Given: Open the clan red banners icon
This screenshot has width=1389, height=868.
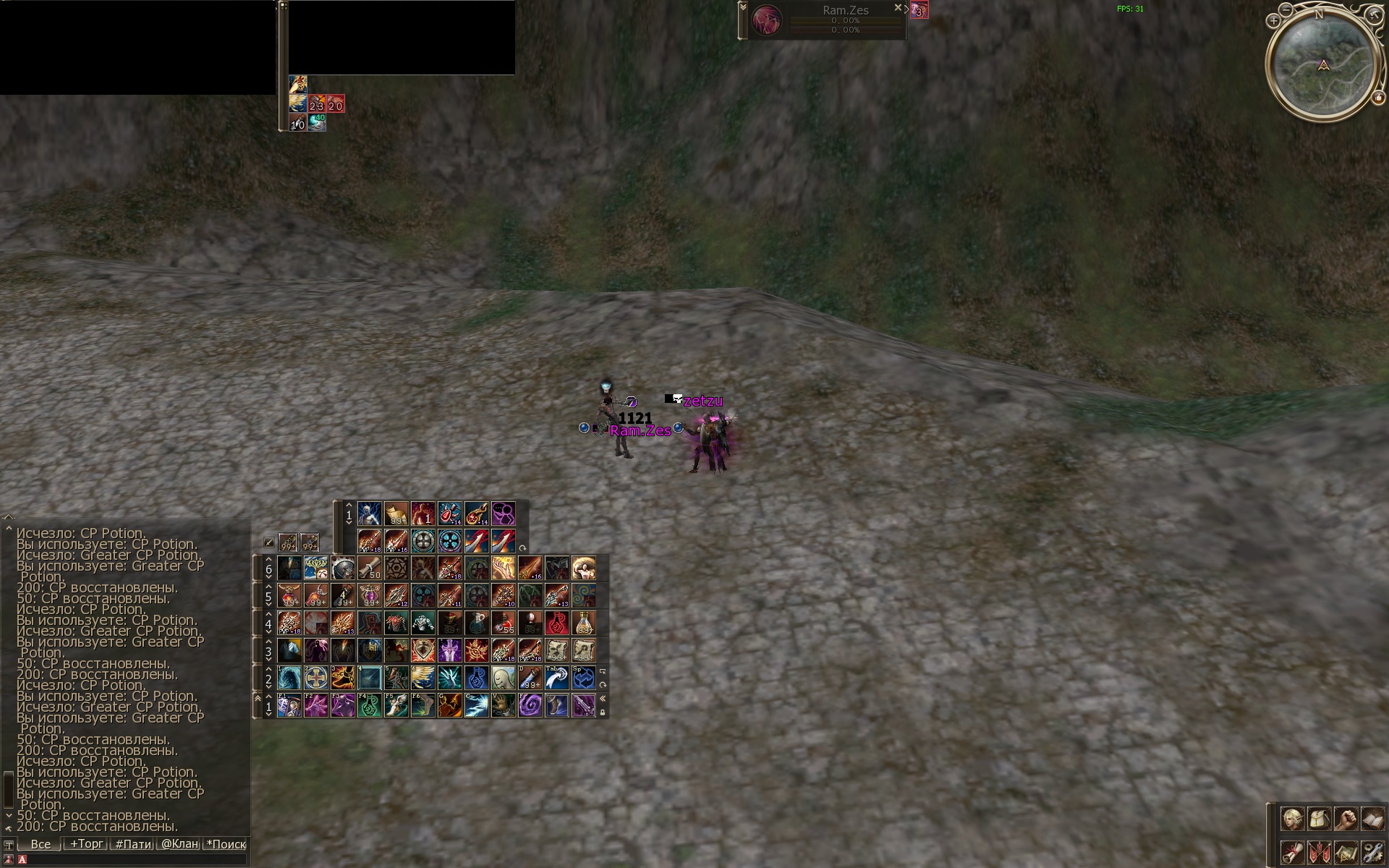Looking at the screenshot, I should [1319, 852].
